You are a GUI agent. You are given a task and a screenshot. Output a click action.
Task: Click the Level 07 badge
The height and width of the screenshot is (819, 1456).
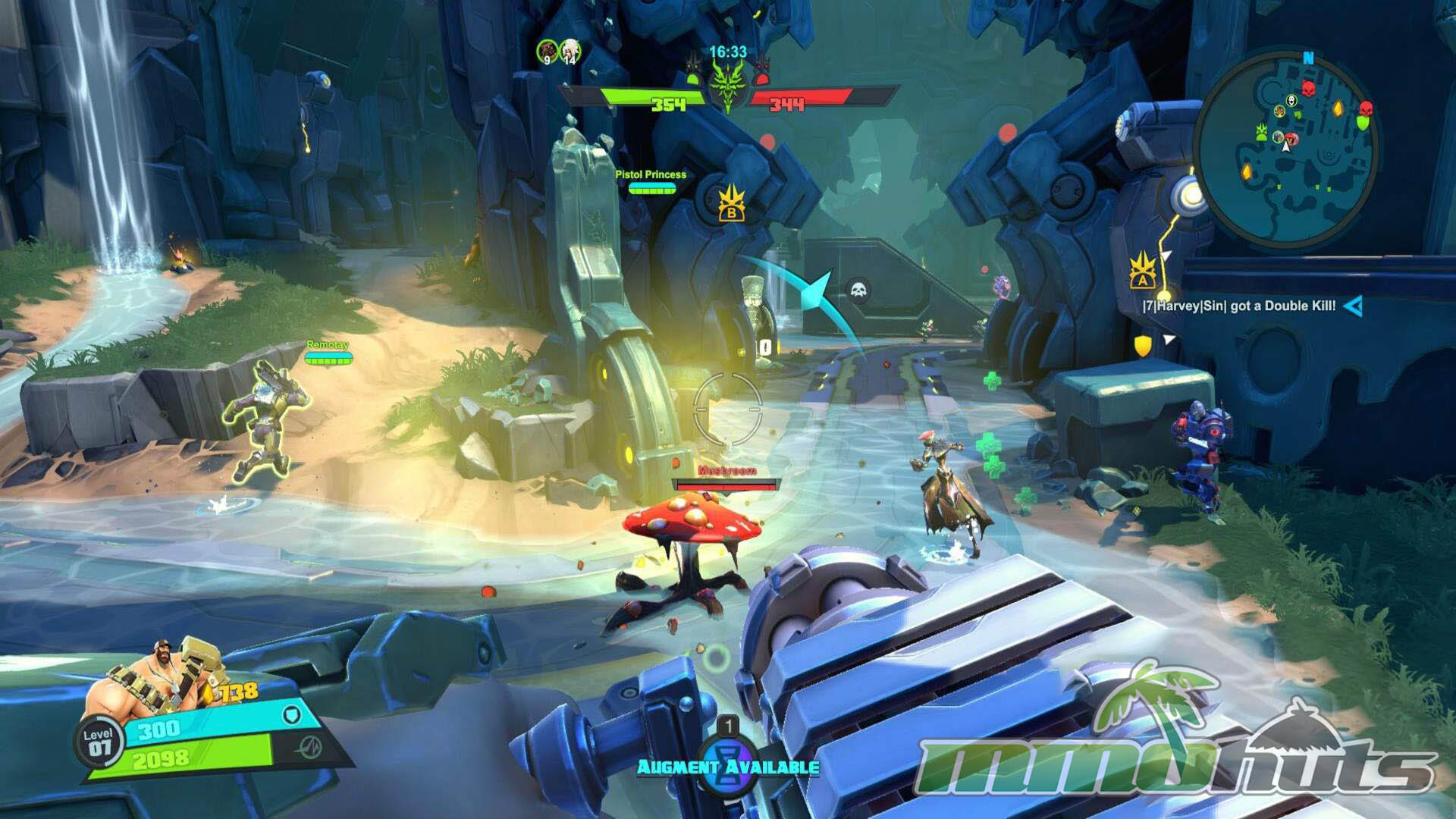[99, 742]
